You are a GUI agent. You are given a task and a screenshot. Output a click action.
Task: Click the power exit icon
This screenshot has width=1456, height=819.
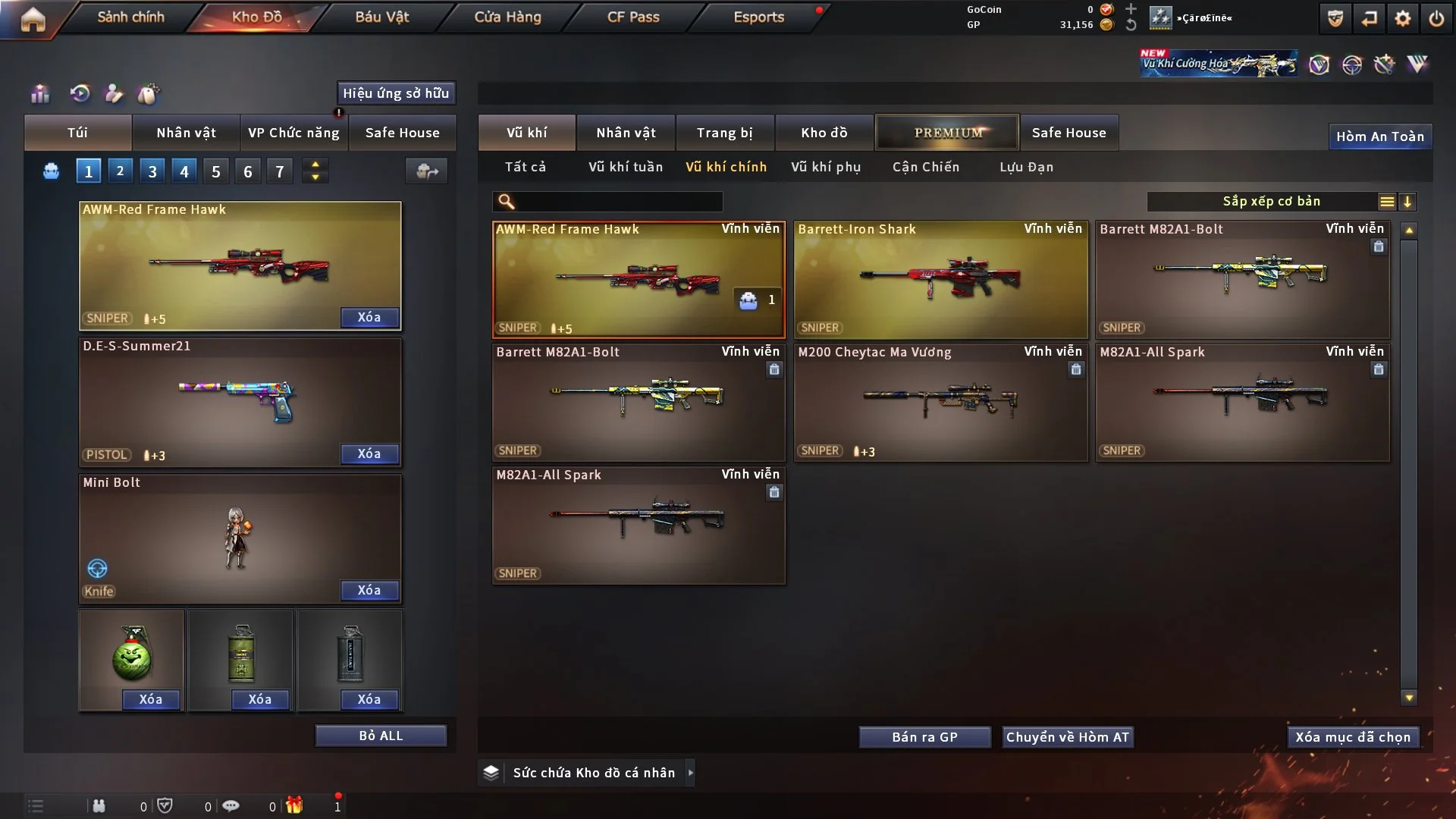(x=1436, y=18)
